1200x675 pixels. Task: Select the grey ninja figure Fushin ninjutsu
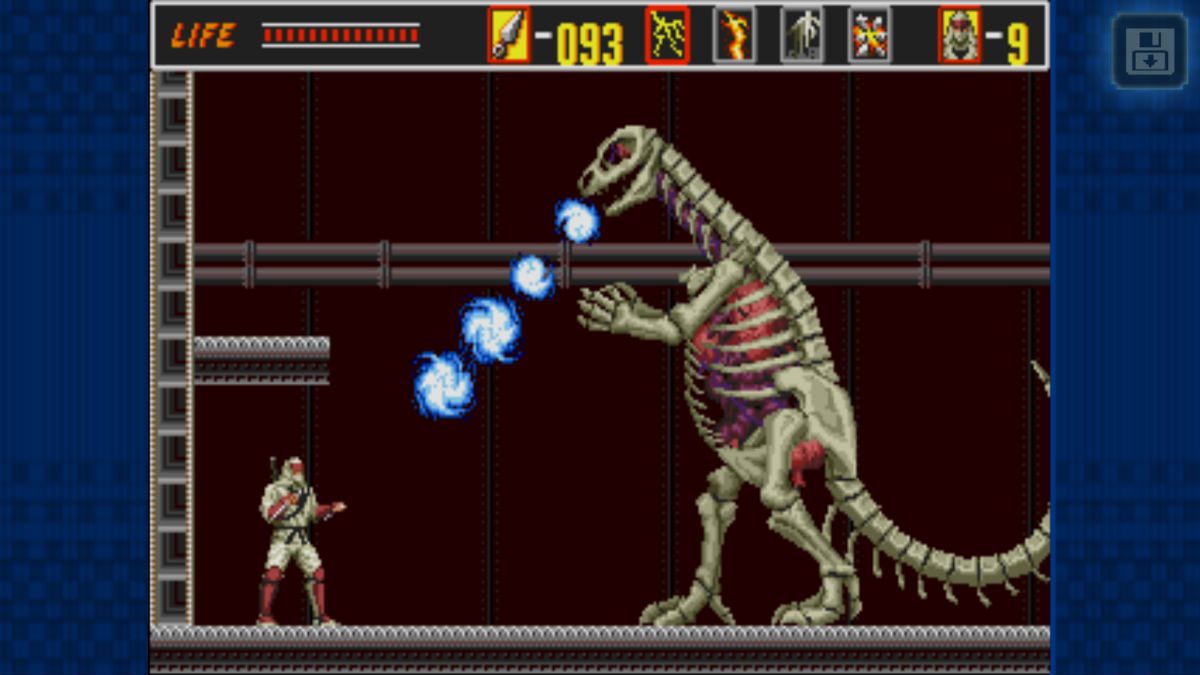pos(801,35)
